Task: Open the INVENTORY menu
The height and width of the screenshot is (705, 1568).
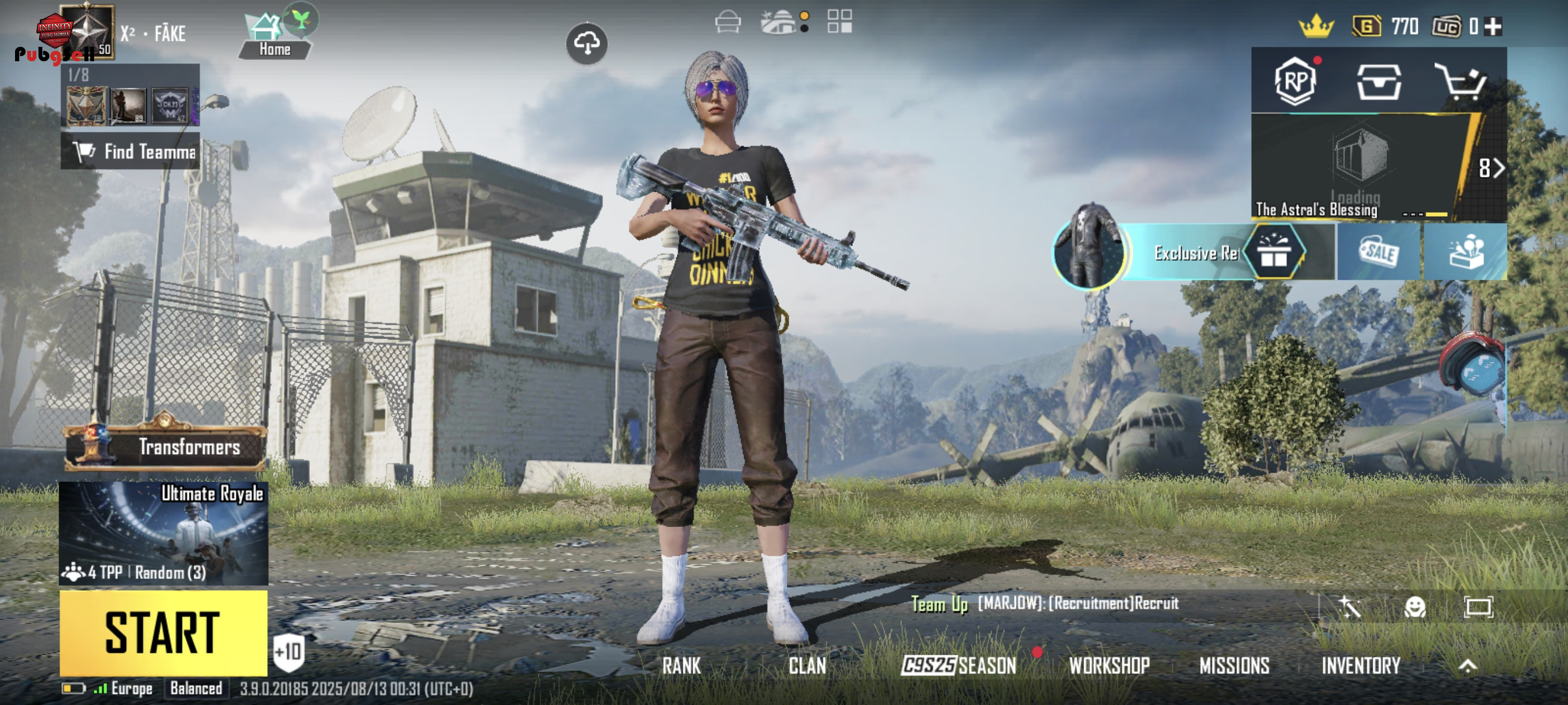Action: coord(1360,666)
